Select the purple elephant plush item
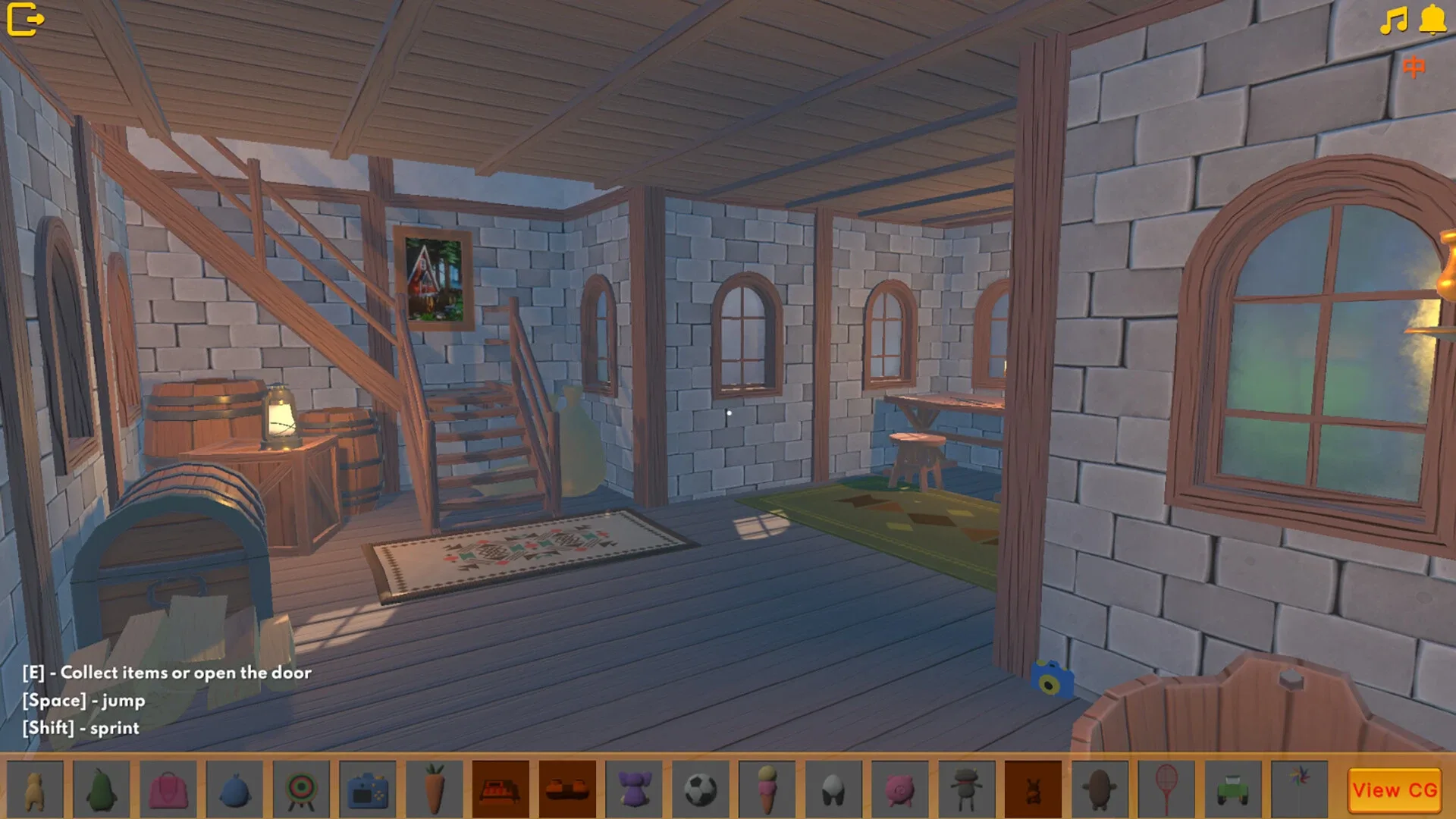Viewport: 1456px width, 819px height. point(635,789)
